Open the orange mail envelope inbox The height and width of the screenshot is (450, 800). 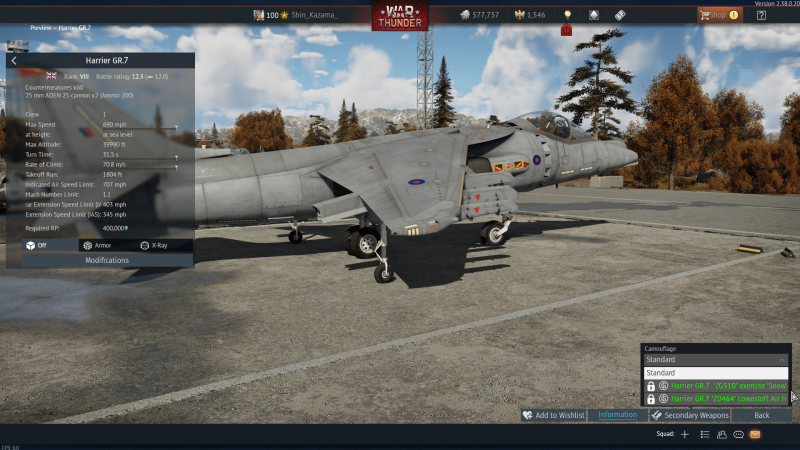pyautogui.click(x=755, y=435)
